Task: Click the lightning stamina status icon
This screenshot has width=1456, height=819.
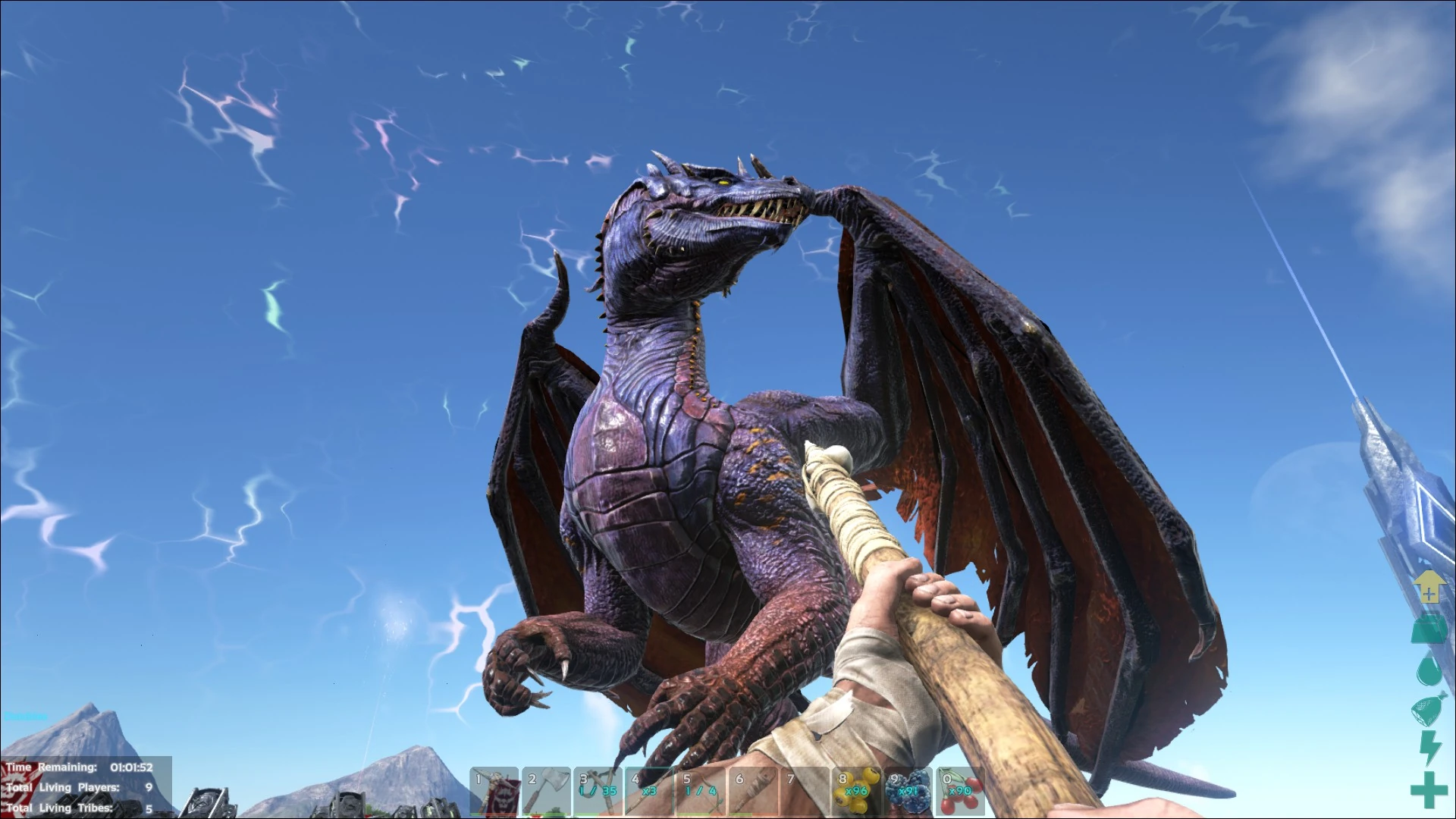Action: point(1429,747)
